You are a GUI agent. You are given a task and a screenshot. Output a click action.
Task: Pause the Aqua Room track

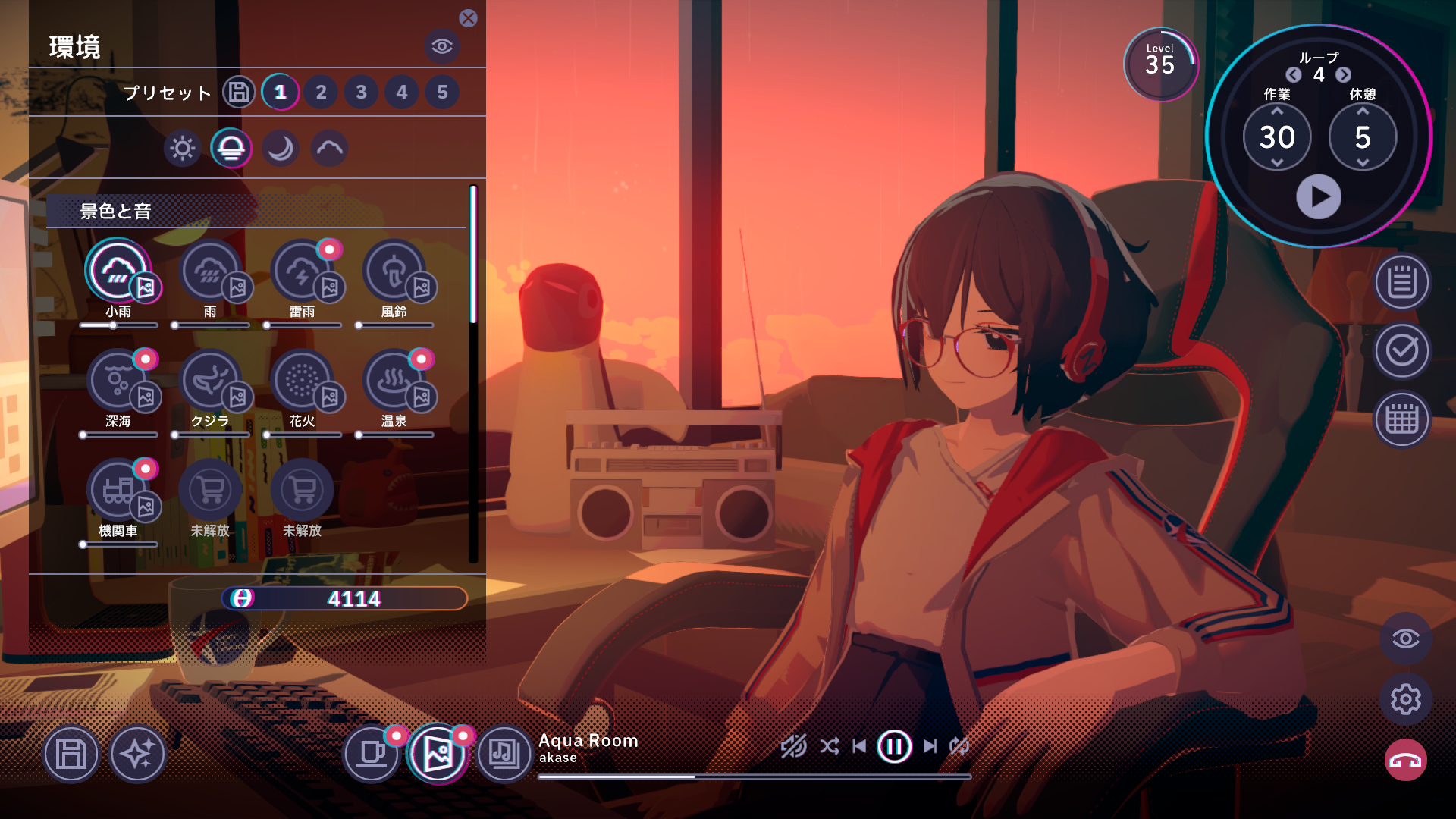[893, 747]
